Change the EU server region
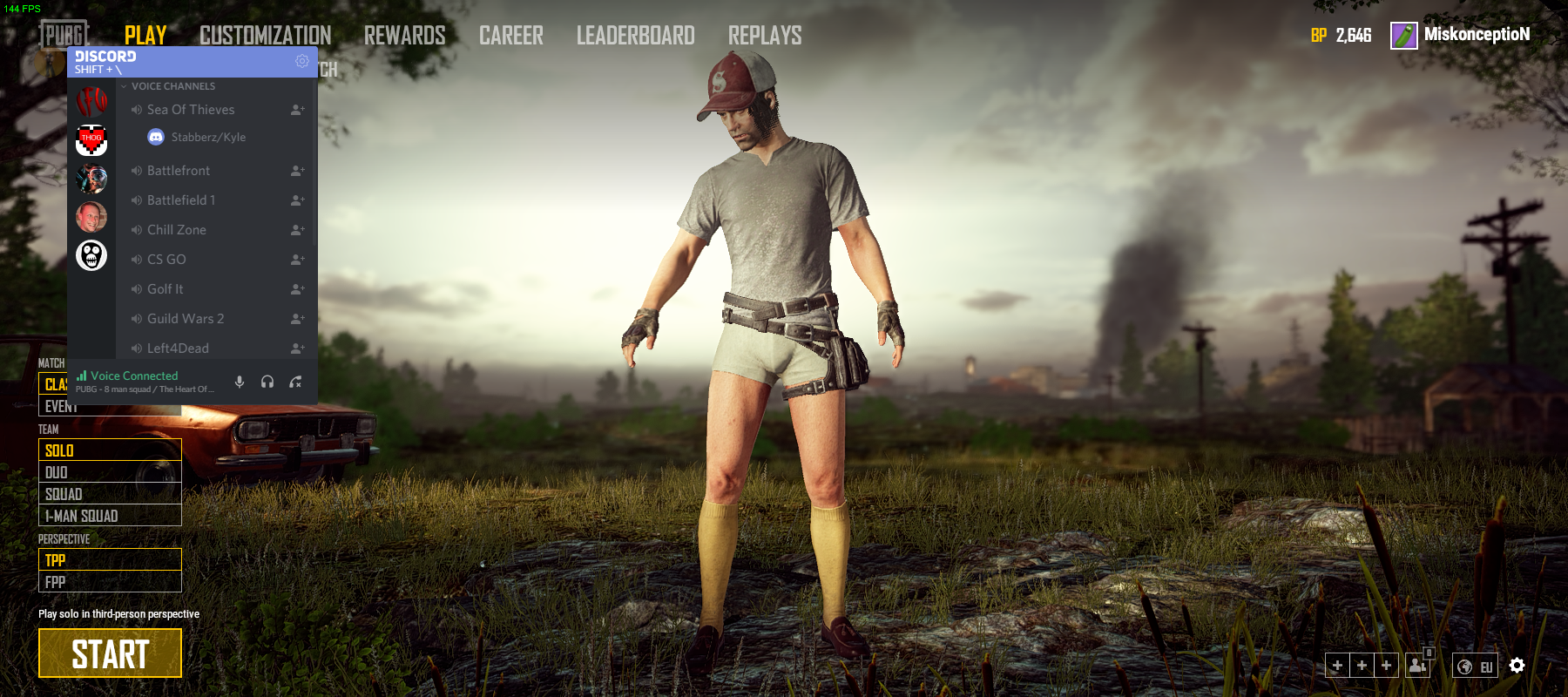The height and width of the screenshot is (697, 1568). click(x=1476, y=667)
